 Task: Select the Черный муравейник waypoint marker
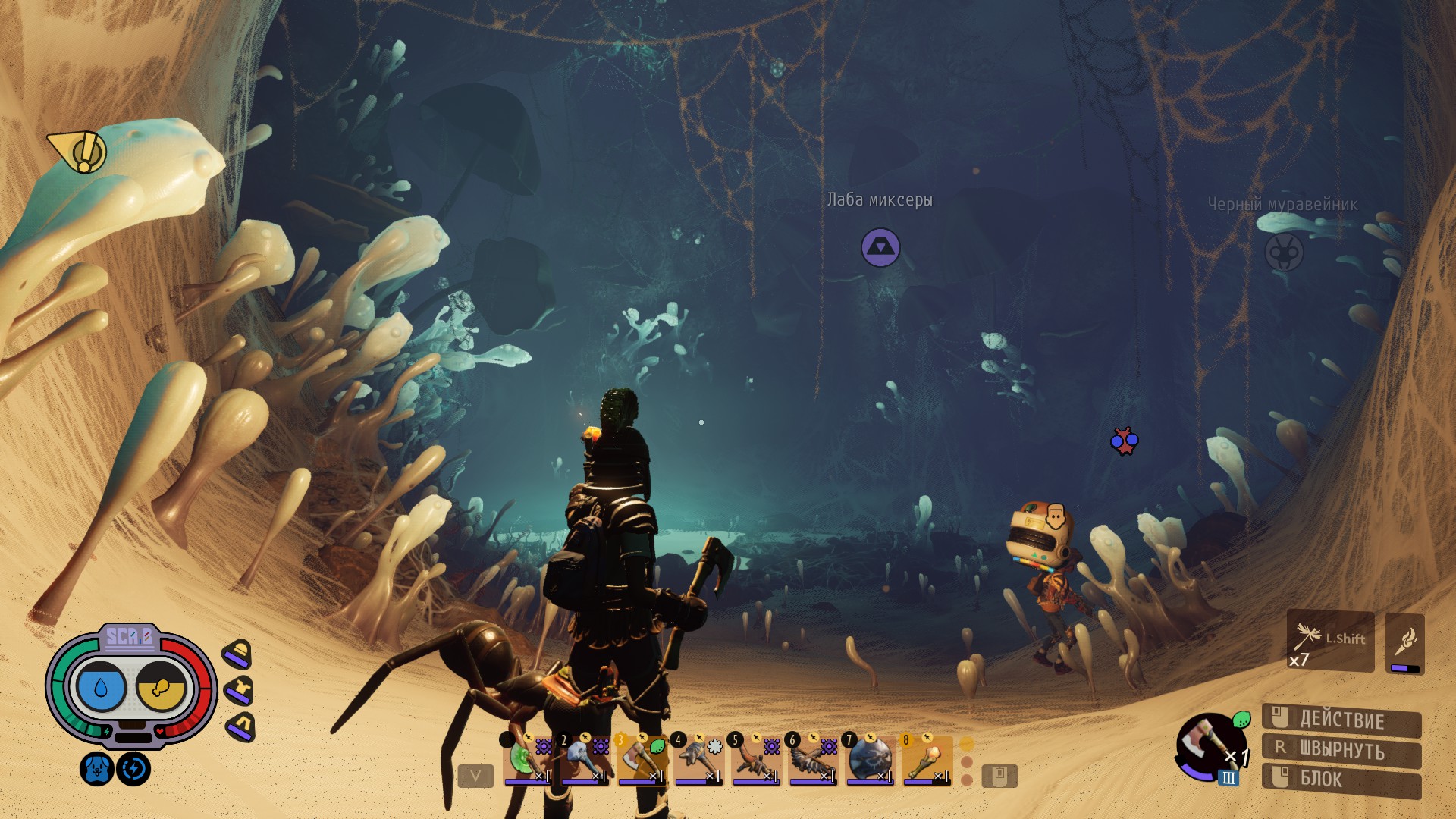pyautogui.click(x=1283, y=252)
